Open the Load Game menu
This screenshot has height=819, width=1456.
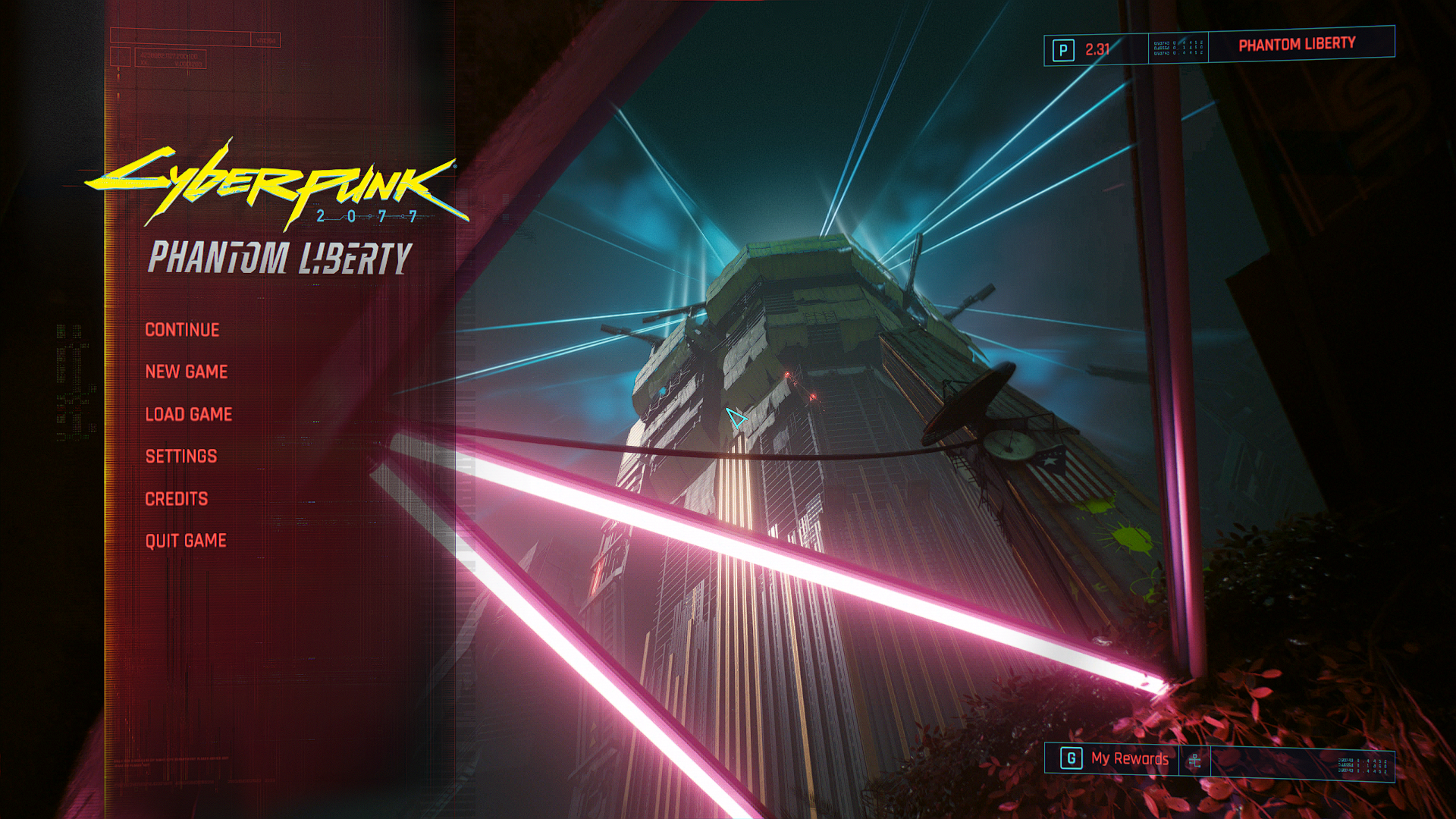(x=189, y=414)
